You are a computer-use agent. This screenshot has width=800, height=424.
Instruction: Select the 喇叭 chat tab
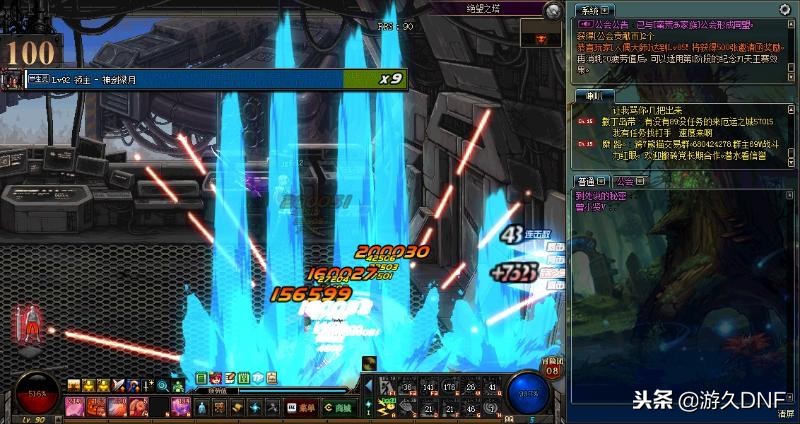[x=594, y=95]
